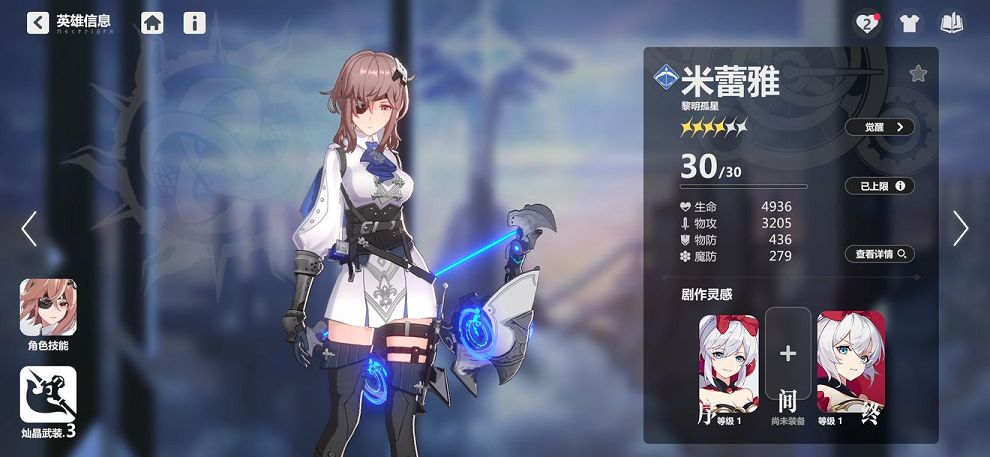Image resolution: width=990 pixels, height=457 pixels.
Task: Click the 已上限 level cap info button
Action: [x=879, y=186]
